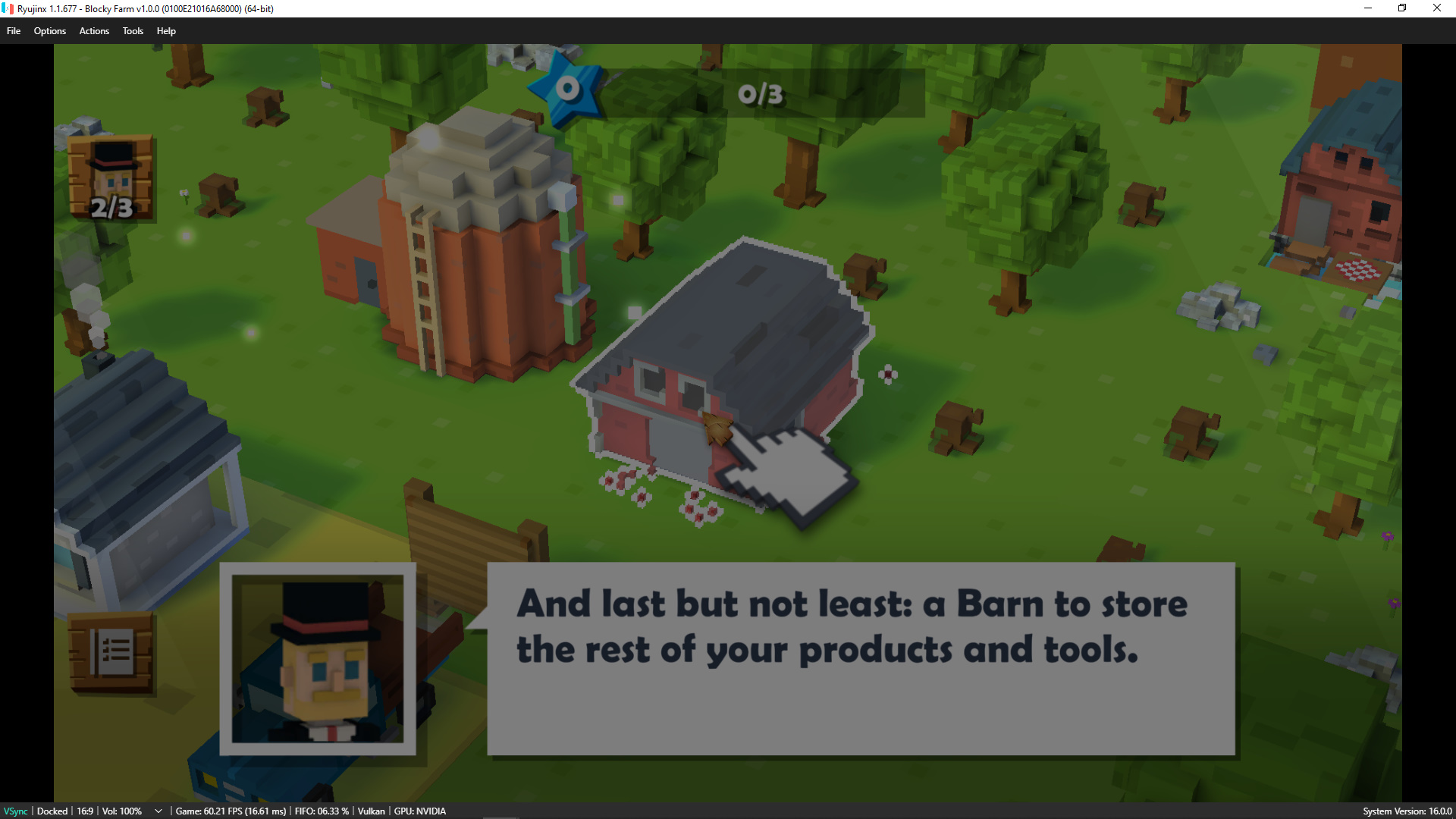Cycle the 16:9 aspect ratio indicator
Image resolution: width=1456 pixels, height=819 pixels.
pos(83,811)
